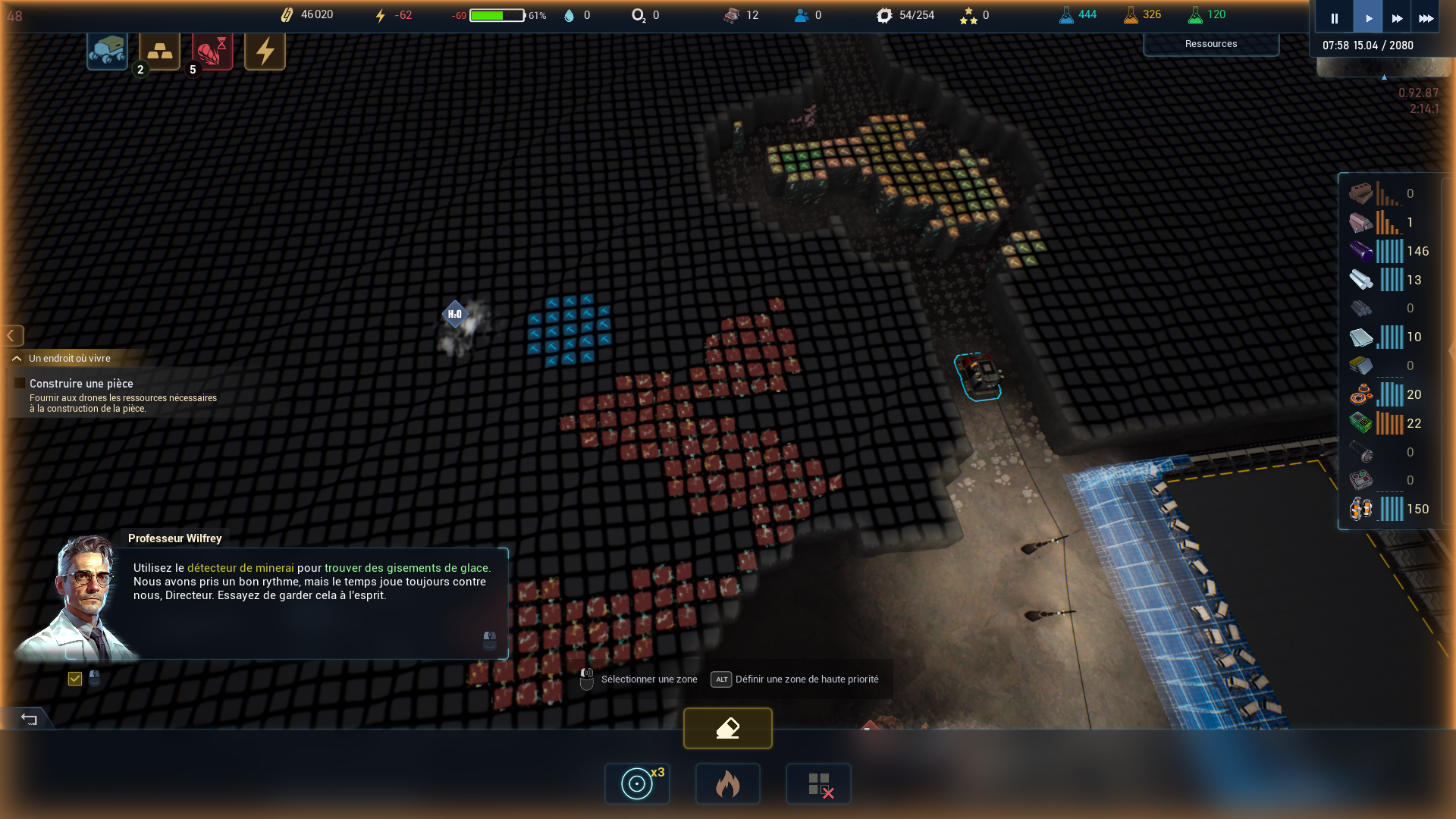Activate triple fast-forward speed
The image size is (1456, 819).
1426,18
